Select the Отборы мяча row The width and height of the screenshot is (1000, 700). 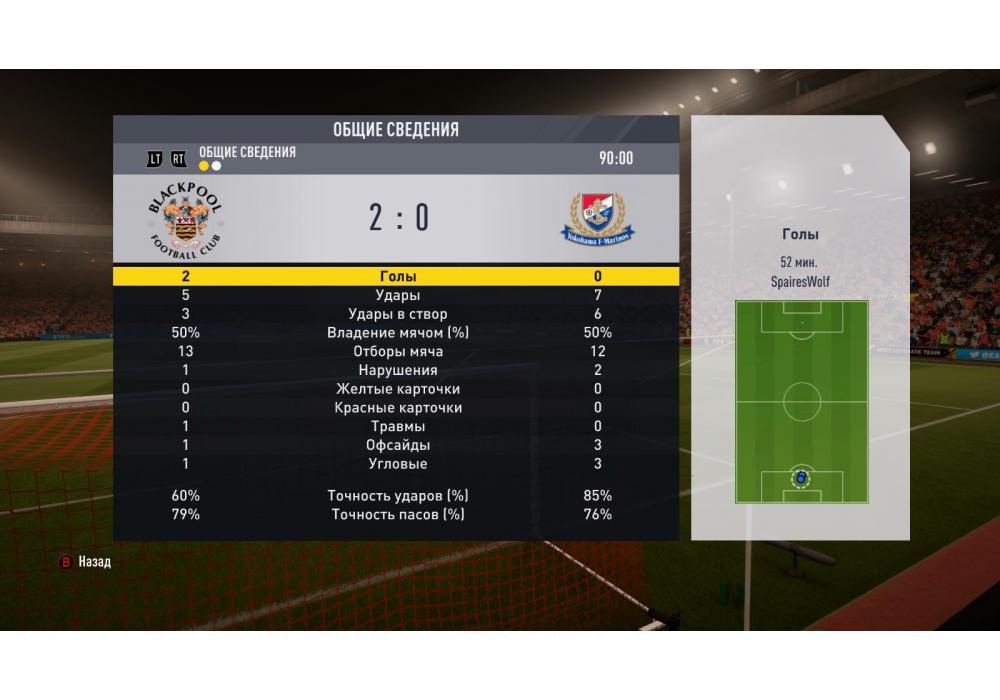tap(397, 352)
